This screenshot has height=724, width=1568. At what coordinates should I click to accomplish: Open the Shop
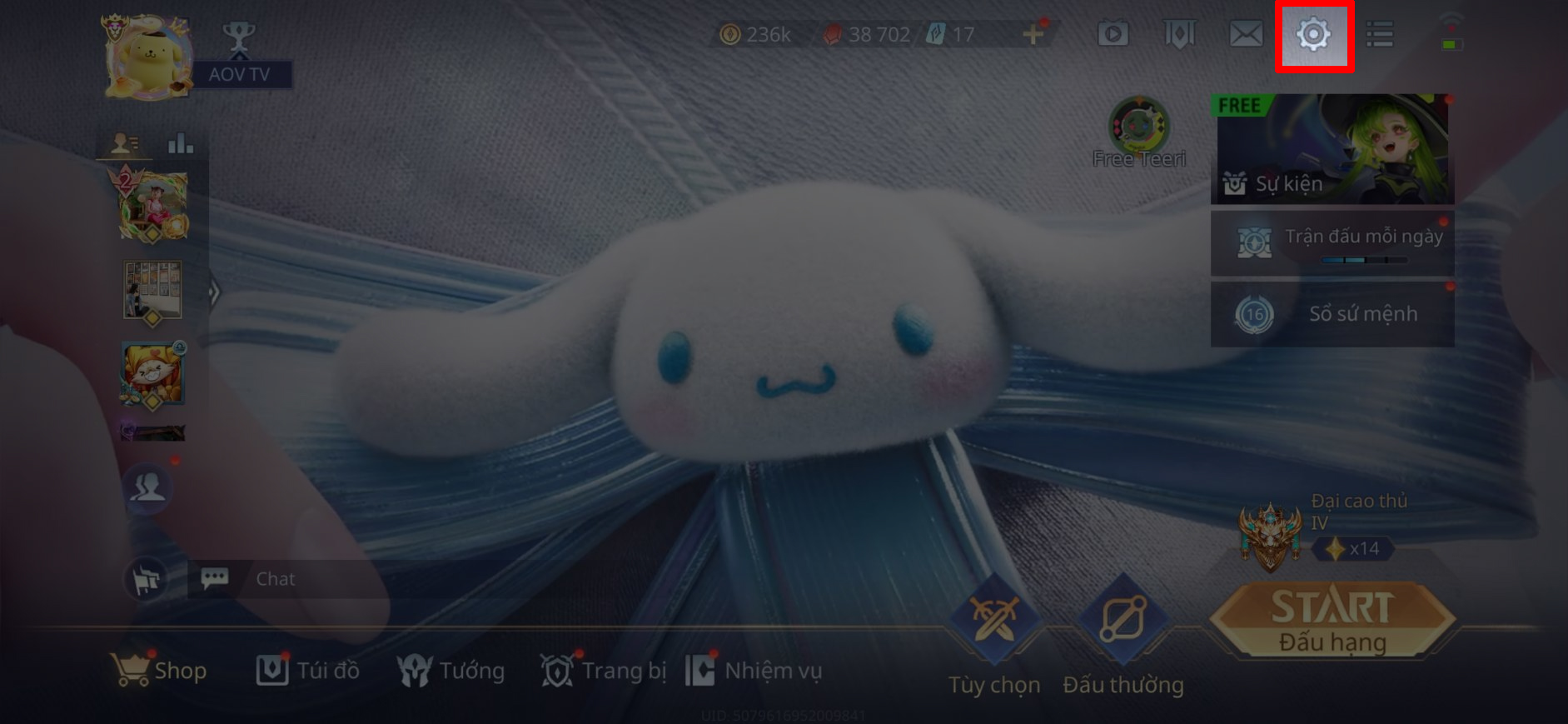tap(159, 671)
